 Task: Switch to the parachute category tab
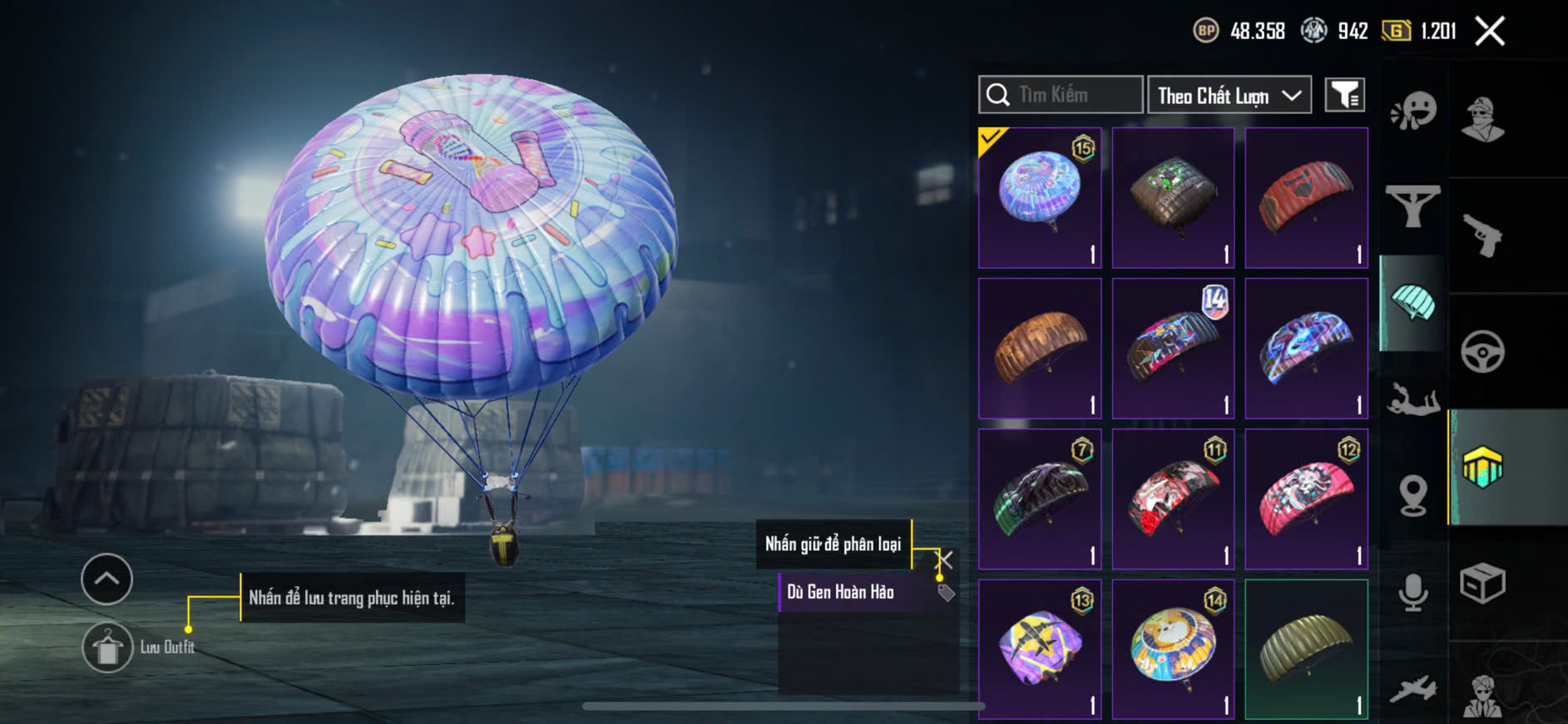click(1412, 303)
